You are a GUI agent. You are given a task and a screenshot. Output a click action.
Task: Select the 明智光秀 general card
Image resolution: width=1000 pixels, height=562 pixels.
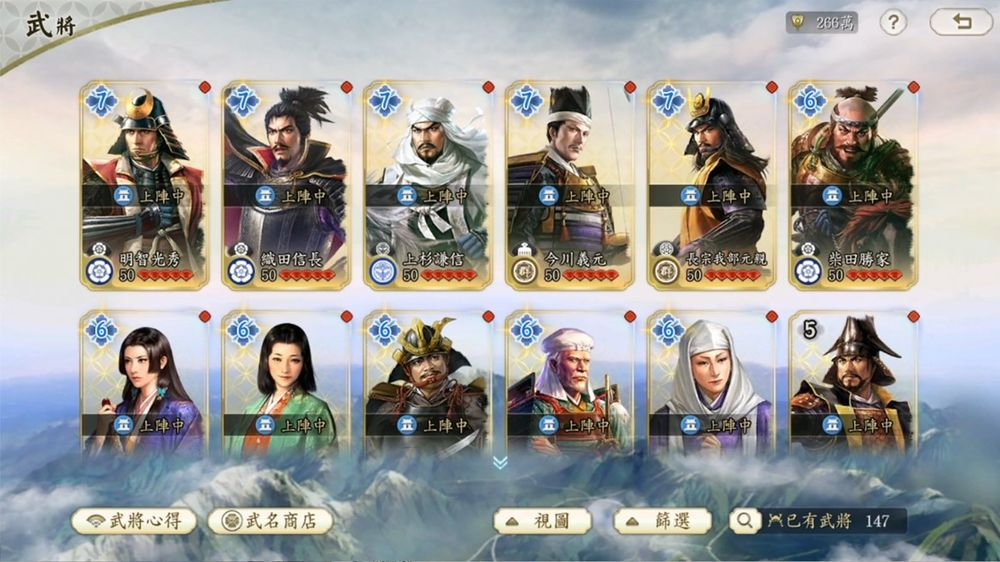tap(144, 186)
